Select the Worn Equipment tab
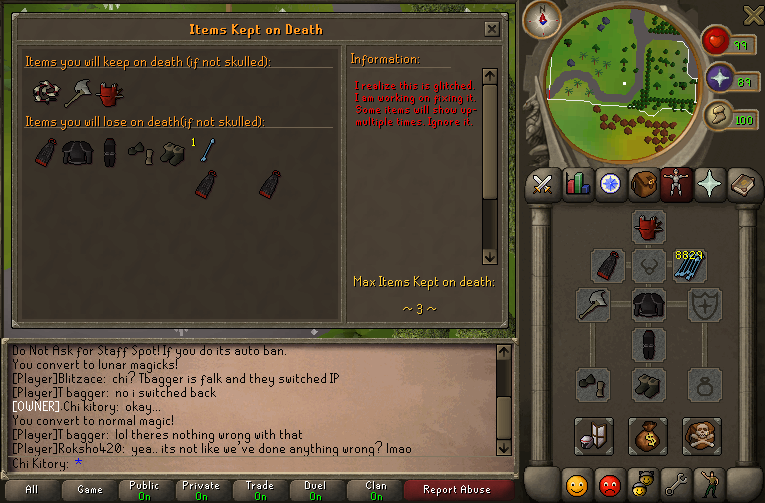This screenshot has width=765, height=503. point(676,184)
